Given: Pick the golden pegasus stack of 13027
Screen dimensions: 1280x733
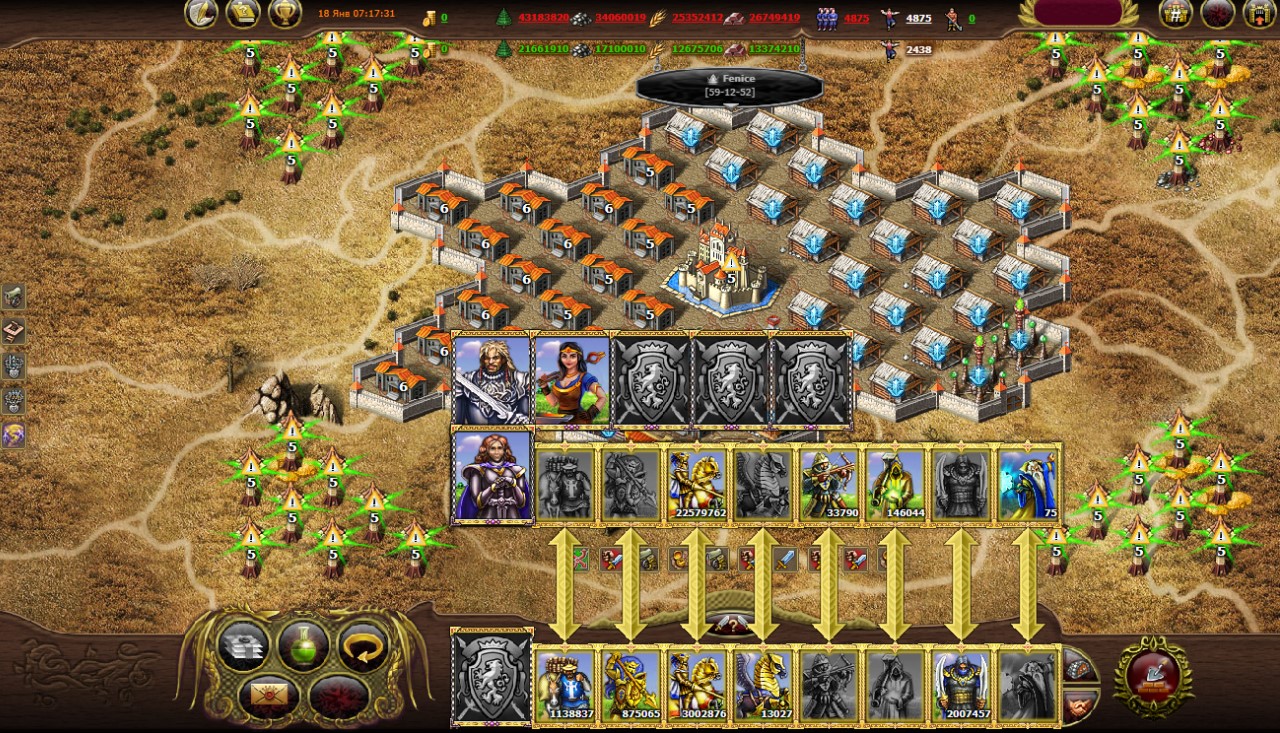Looking at the screenshot, I should pos(763,684).
